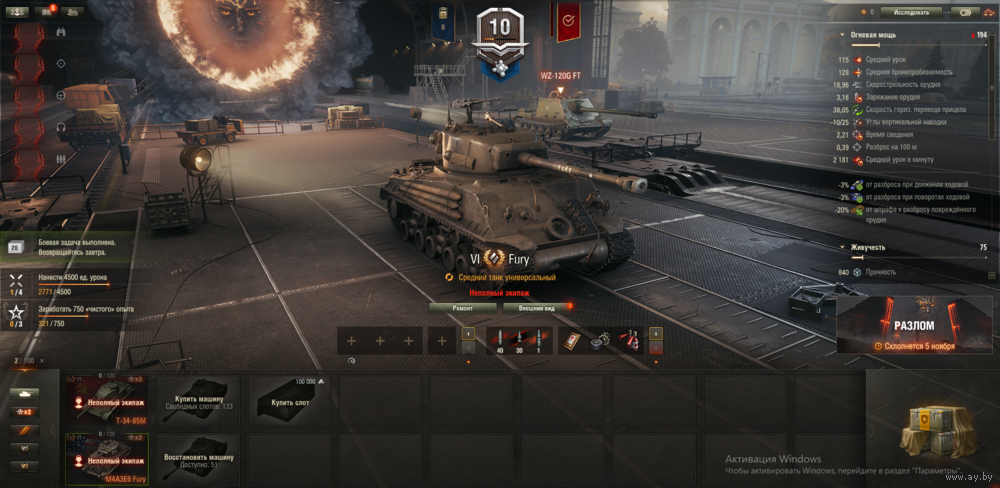Screen dimensions: 1000x488
Task: Click the Исследовать (Research) button
Action: (910, 13)
